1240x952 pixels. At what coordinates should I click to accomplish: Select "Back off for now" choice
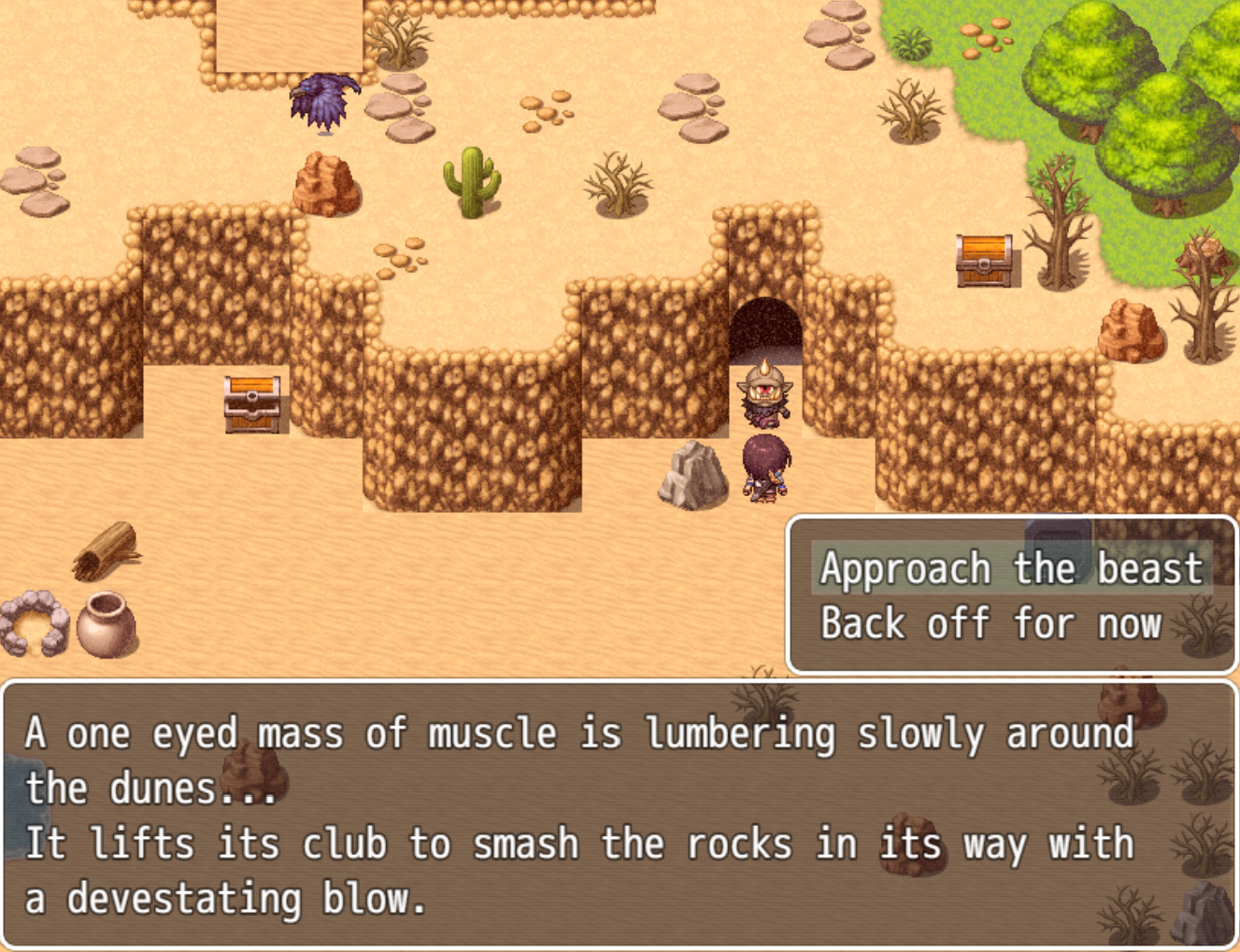(x=991, y=624)
